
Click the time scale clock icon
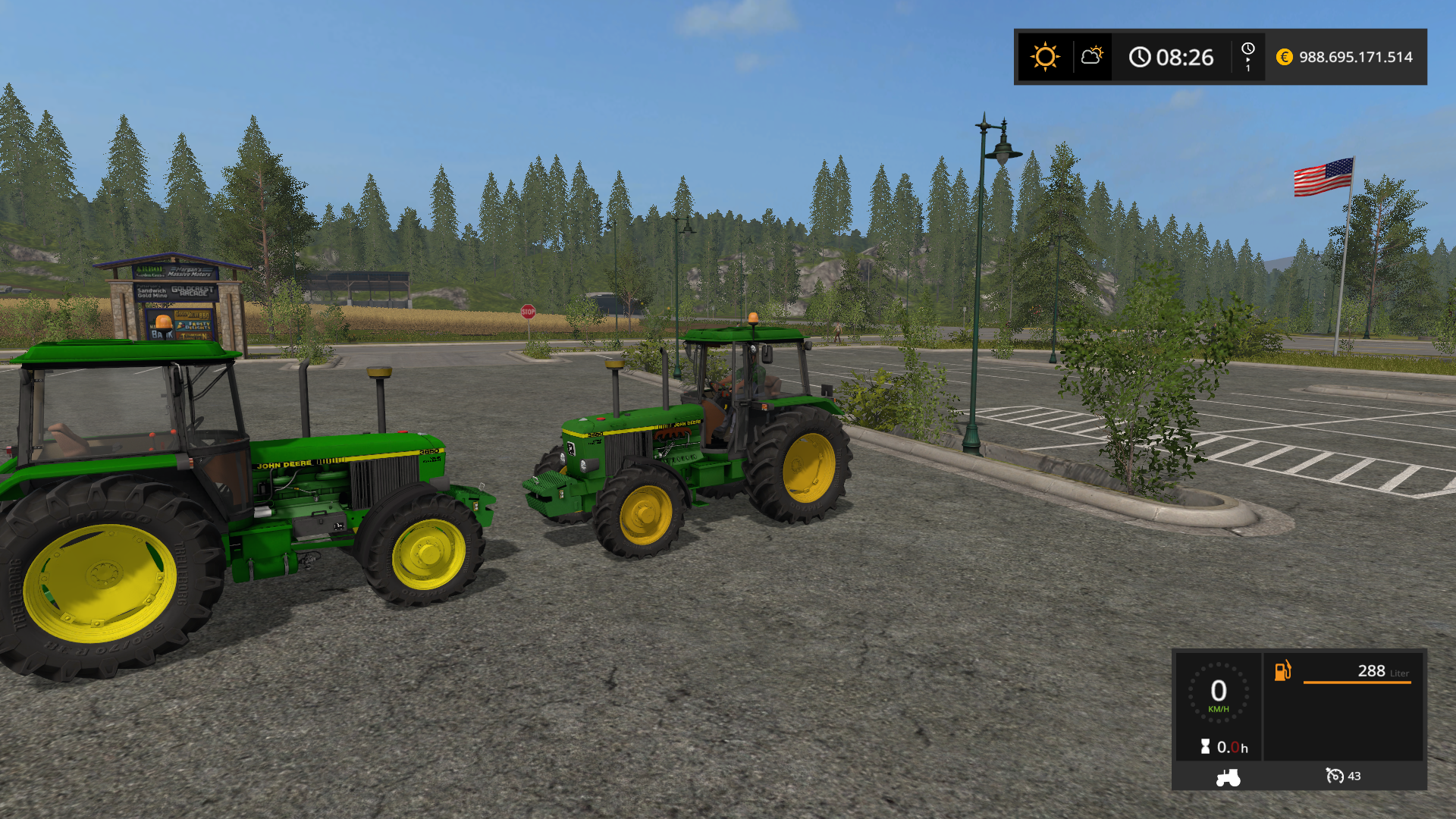point(1247,50)
